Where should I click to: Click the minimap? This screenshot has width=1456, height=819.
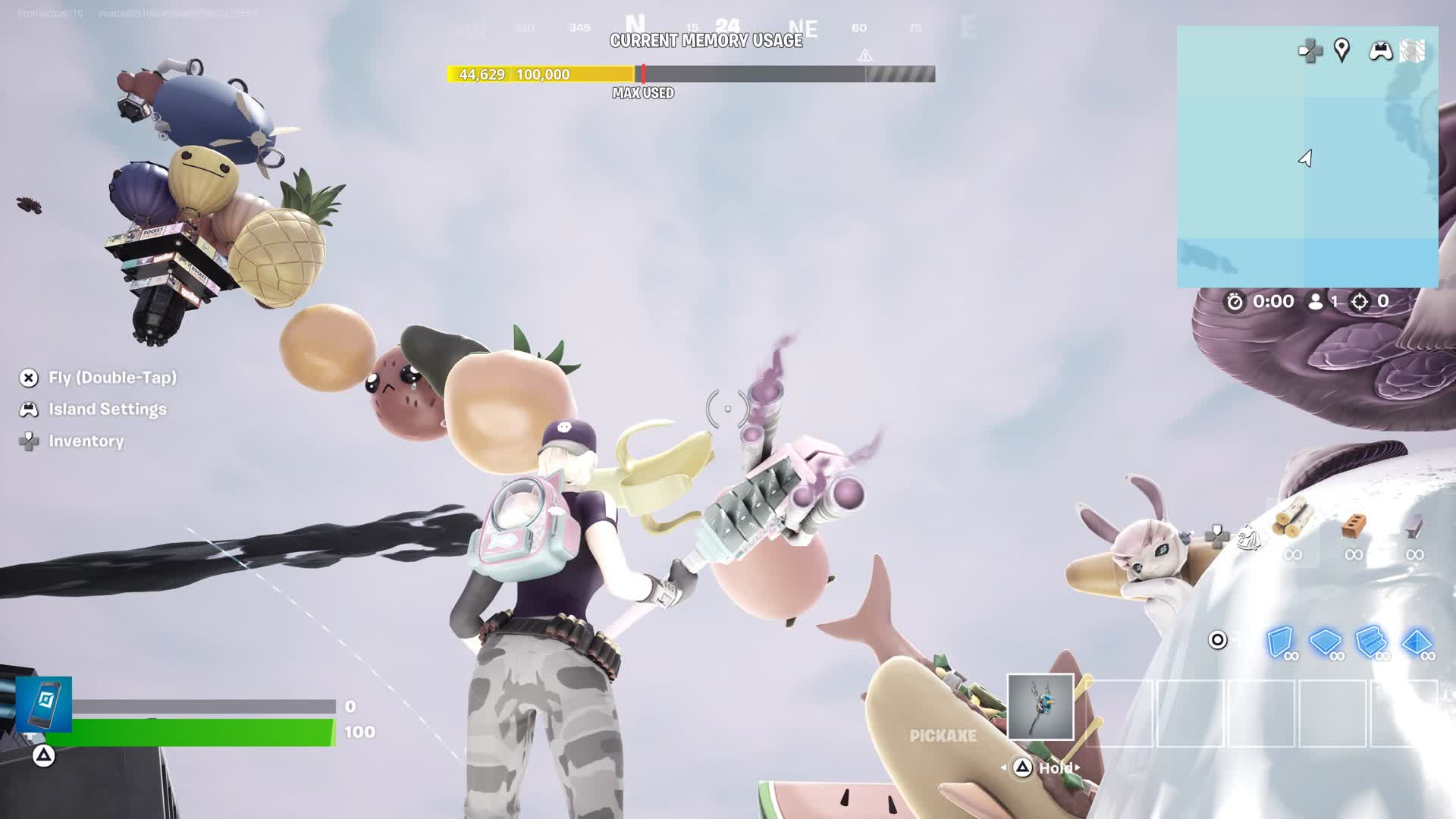pos(1307,158)
